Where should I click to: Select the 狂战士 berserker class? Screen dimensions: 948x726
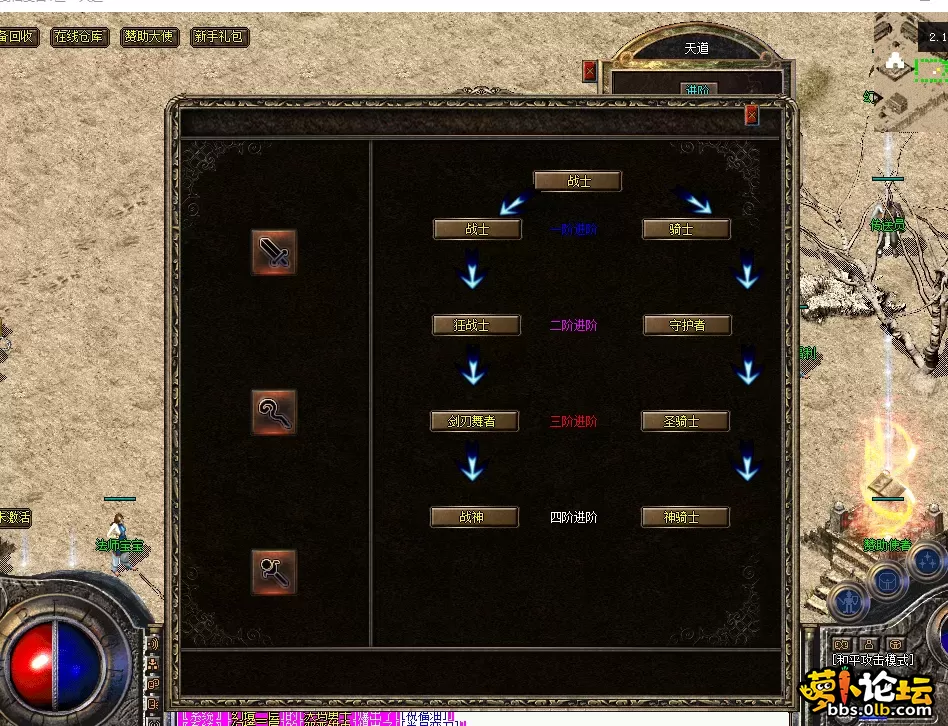click(x=476, y=325)
